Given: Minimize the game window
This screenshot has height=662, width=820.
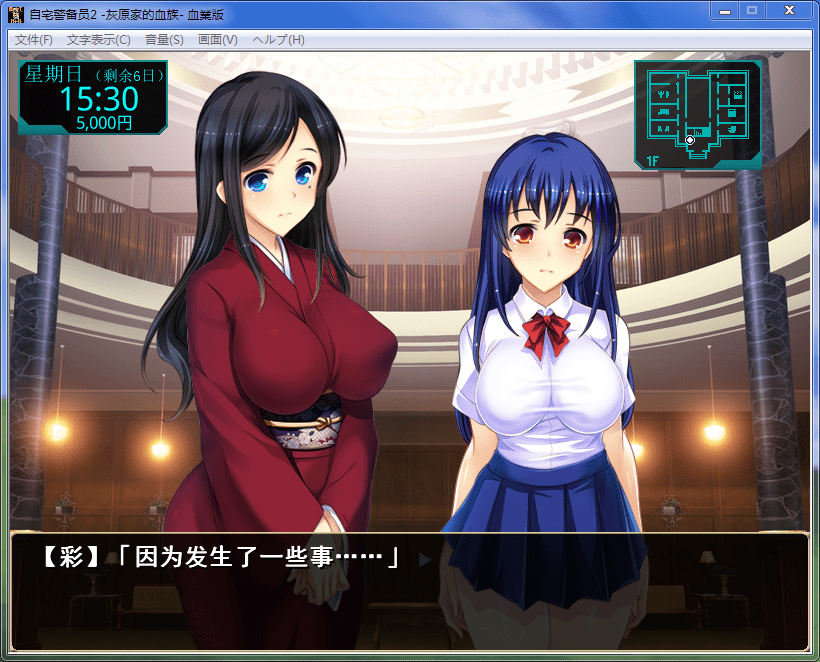Looking at the screenshot, I should [725, 10].
